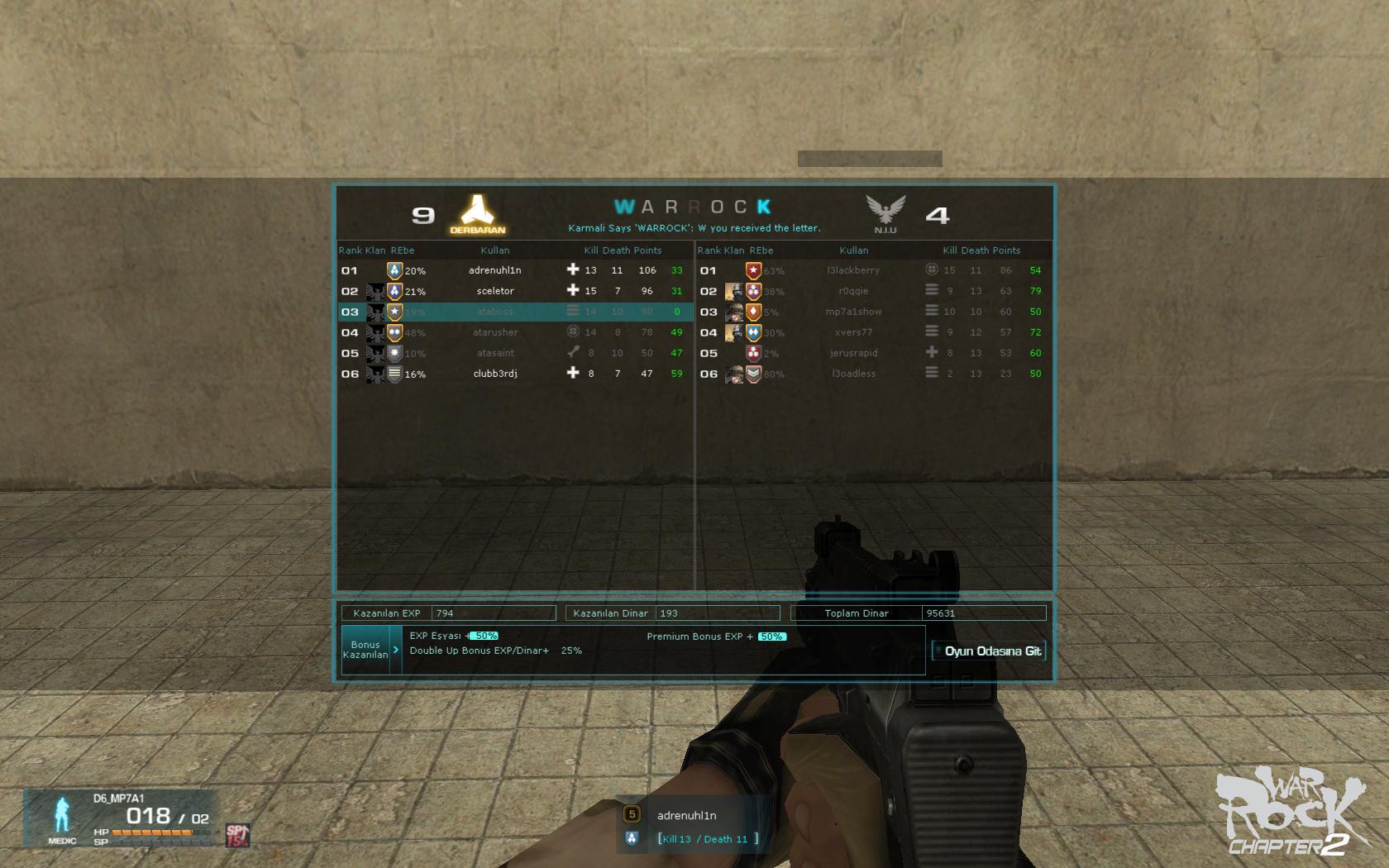
Task: Select clubb3rdj's scoreboard row
Action: coord(495,374)
